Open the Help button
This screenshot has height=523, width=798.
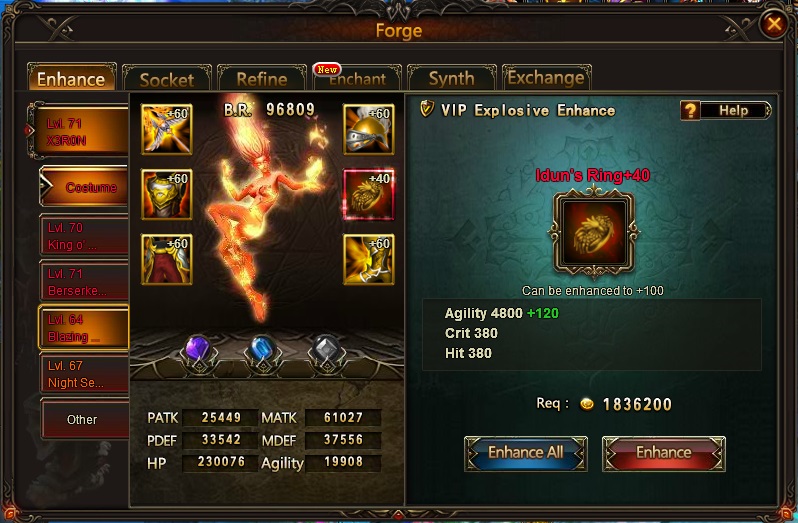[x=725, y=111]
